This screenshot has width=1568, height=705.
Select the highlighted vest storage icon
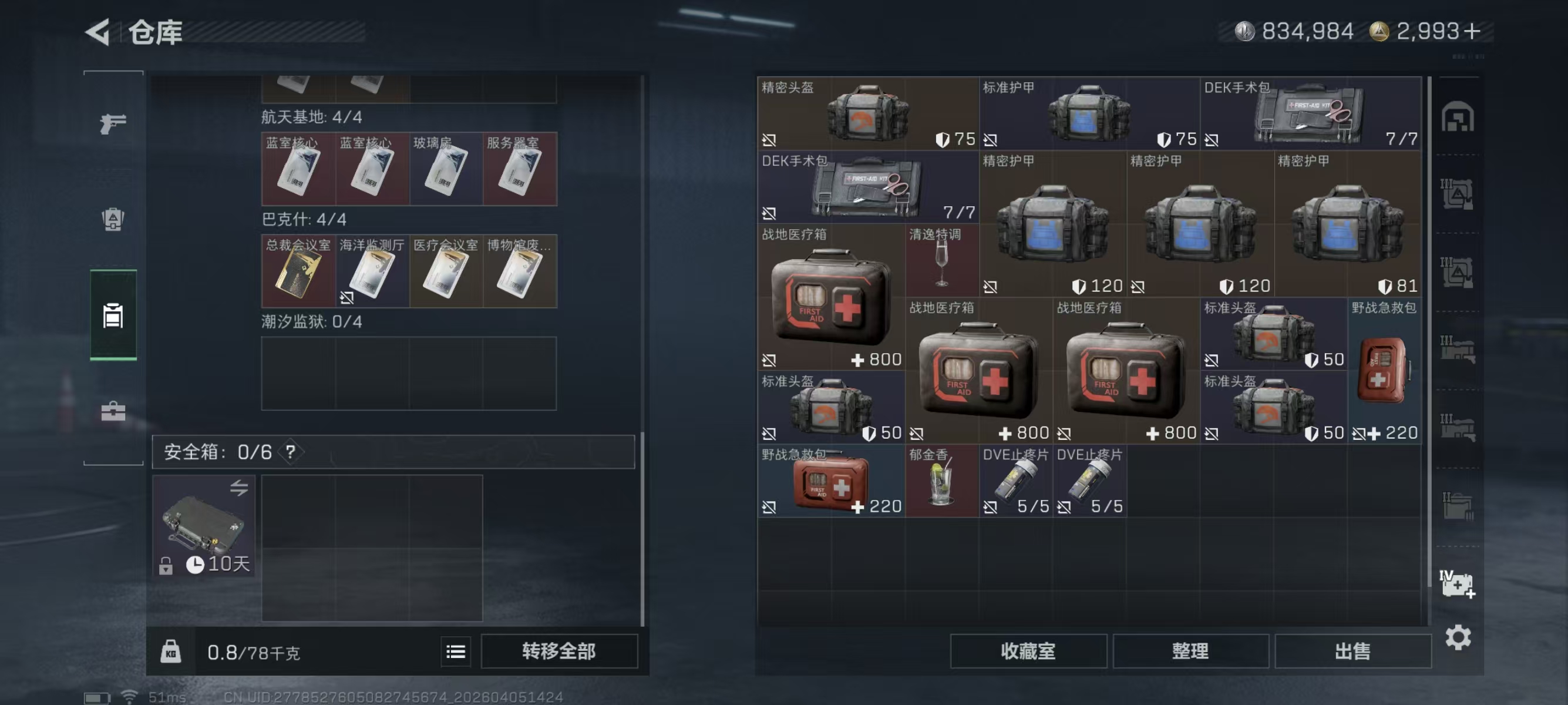pos(113,316)
